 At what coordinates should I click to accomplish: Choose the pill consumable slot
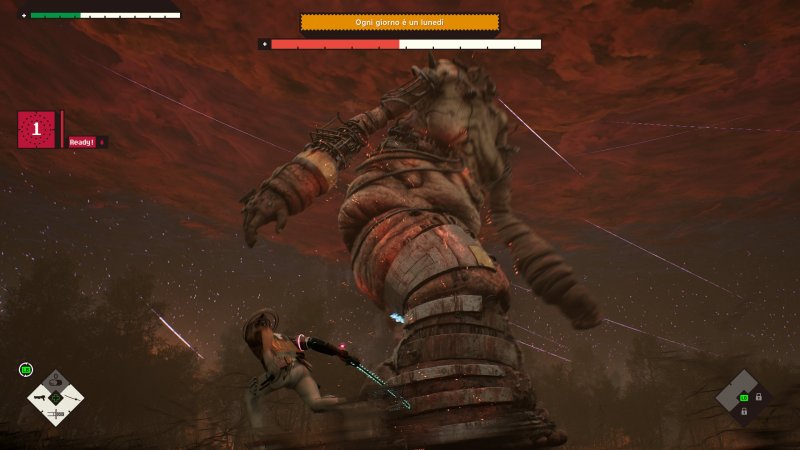point(56,381)
